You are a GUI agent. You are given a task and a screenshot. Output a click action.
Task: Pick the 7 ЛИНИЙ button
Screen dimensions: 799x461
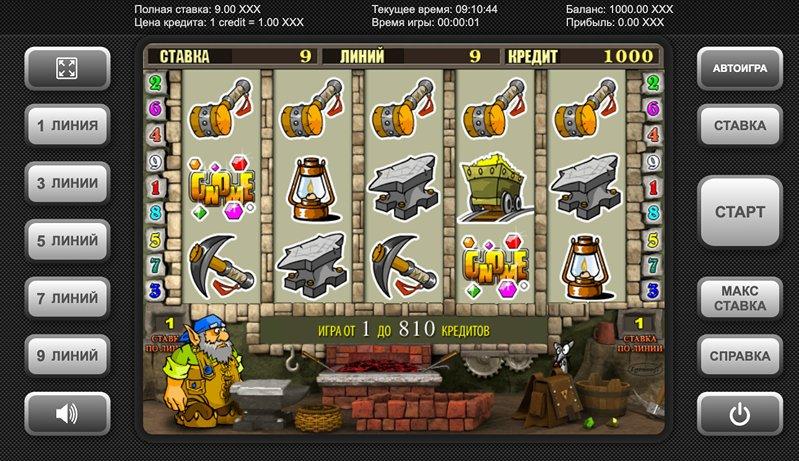pyautogui.click(x=67, y=298)
